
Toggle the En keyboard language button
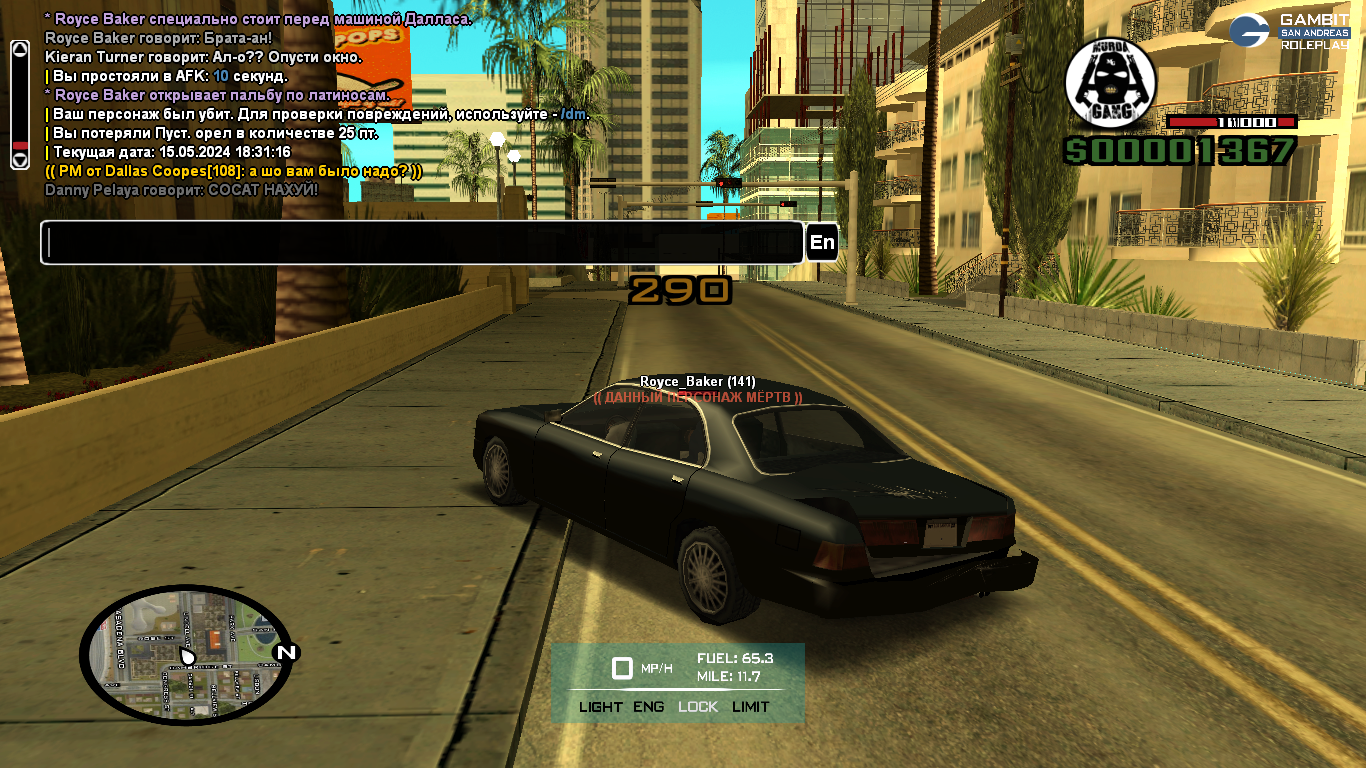[x=822, y=242]
